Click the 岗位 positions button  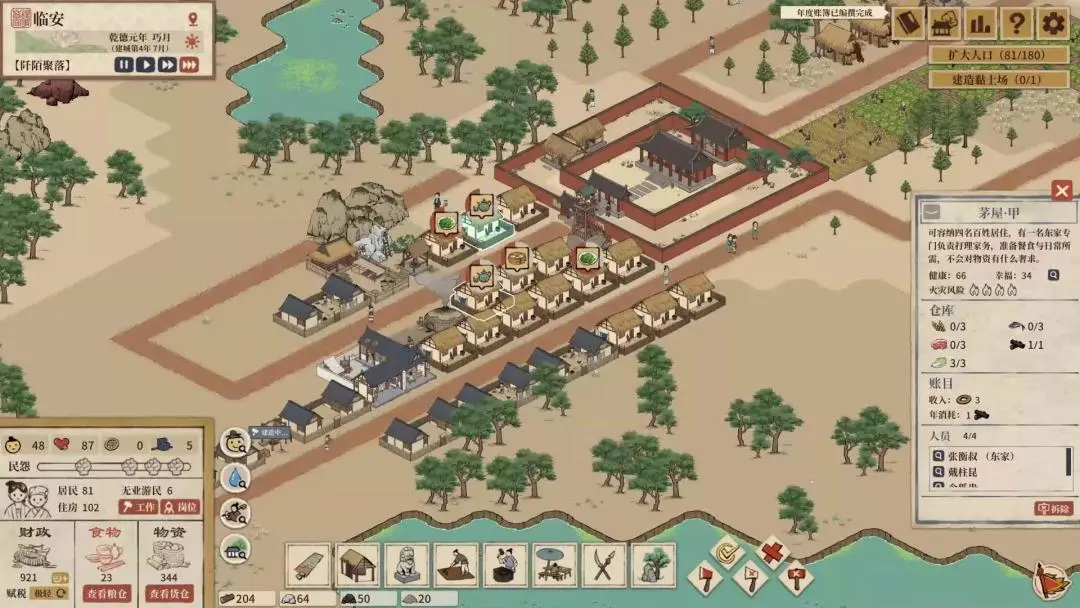tap(180, 507)
